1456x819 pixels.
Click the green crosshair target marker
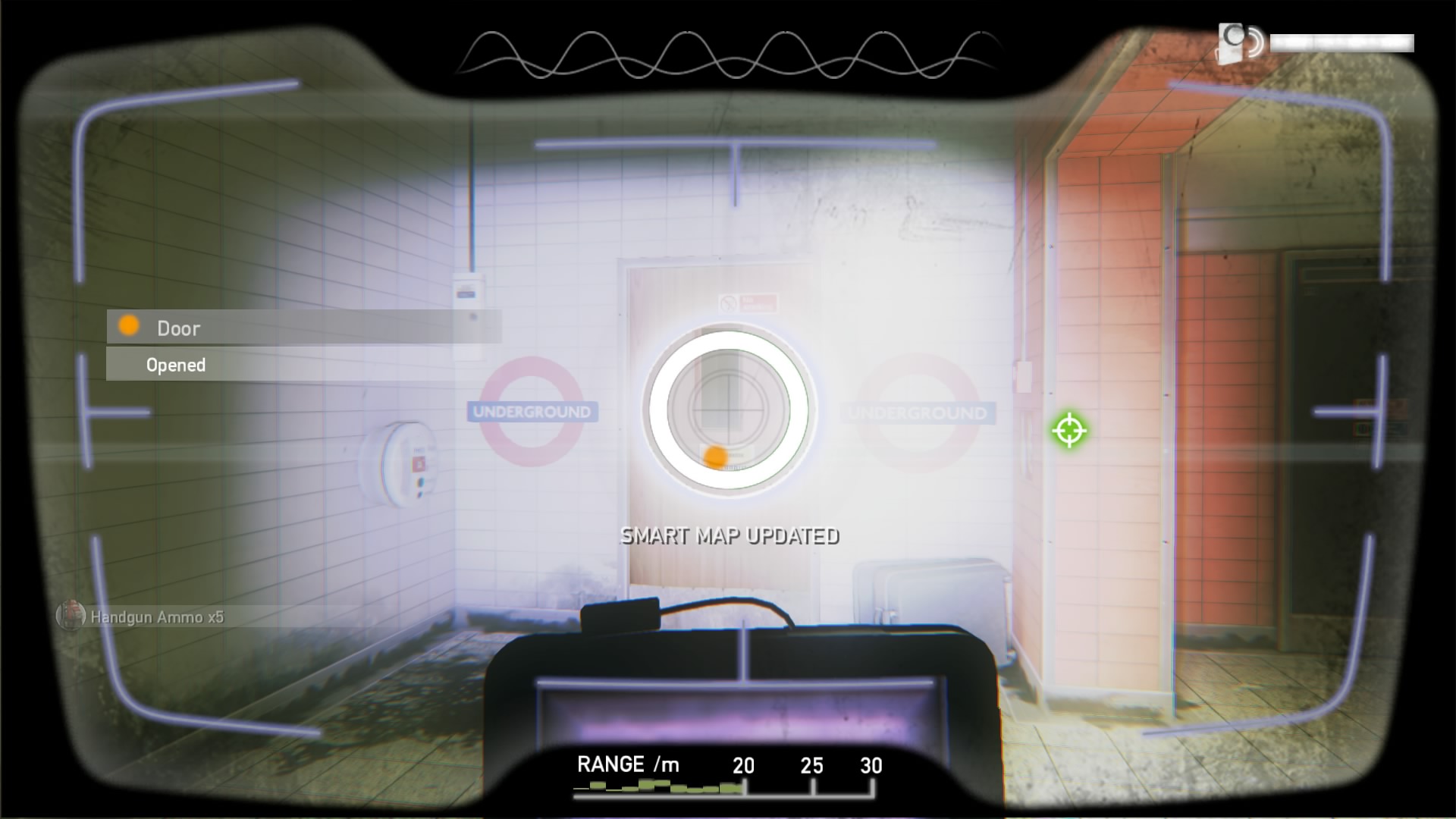1070,431
